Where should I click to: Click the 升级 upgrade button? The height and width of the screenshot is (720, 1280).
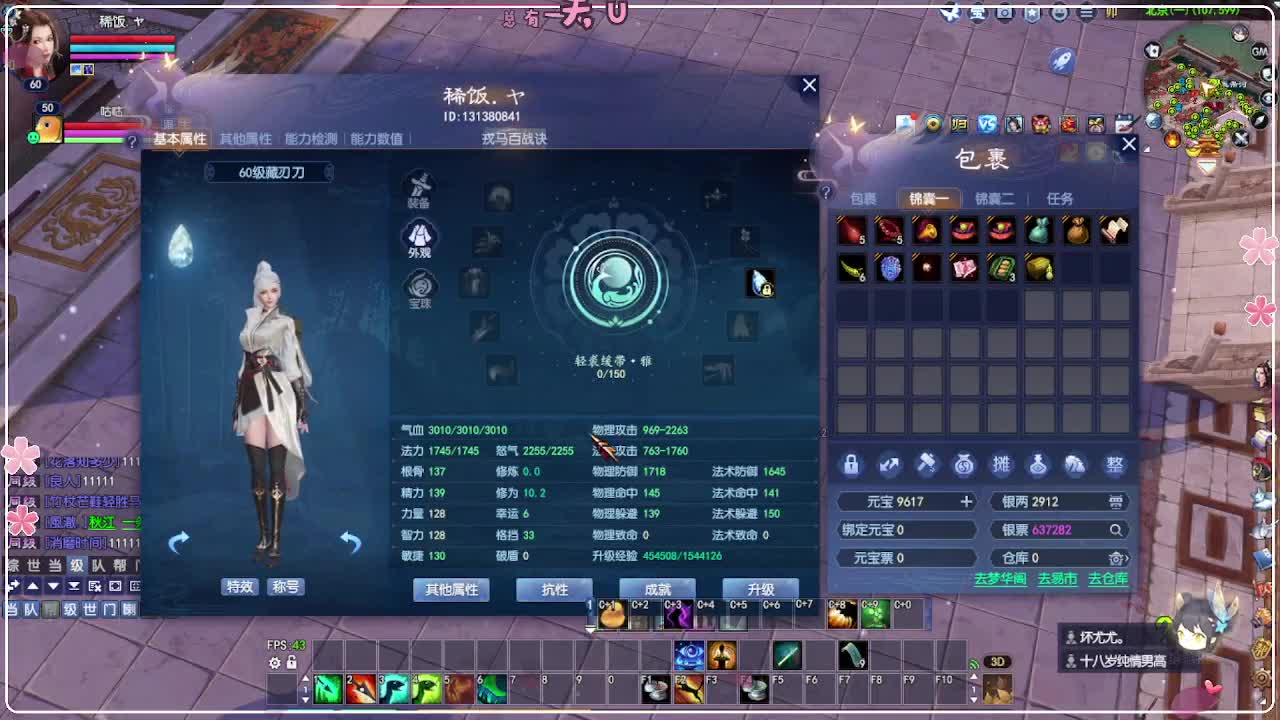(759, 589)
